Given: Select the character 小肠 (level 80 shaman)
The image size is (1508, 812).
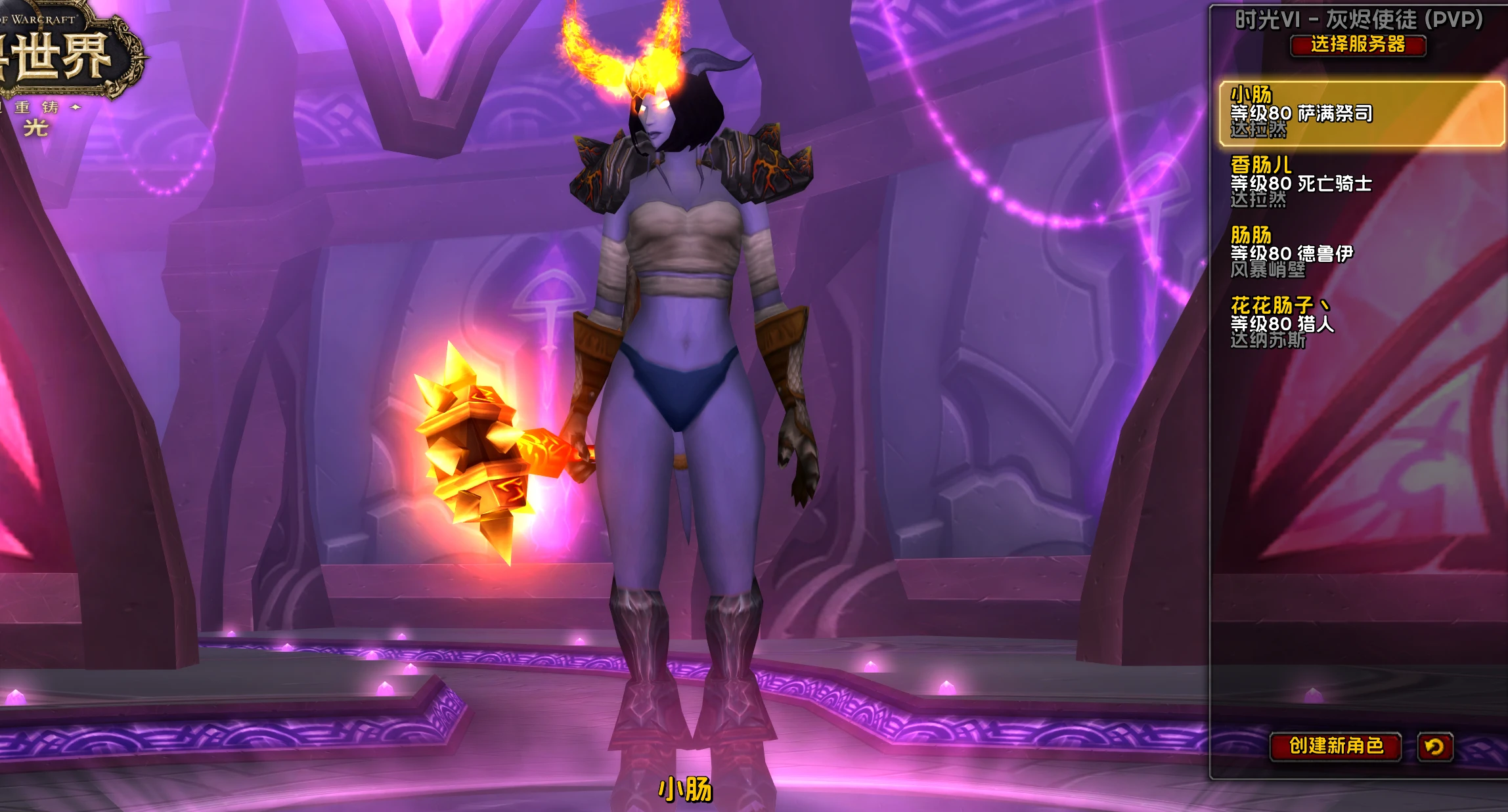Looking at the screenshot, I should point(1361,113).
